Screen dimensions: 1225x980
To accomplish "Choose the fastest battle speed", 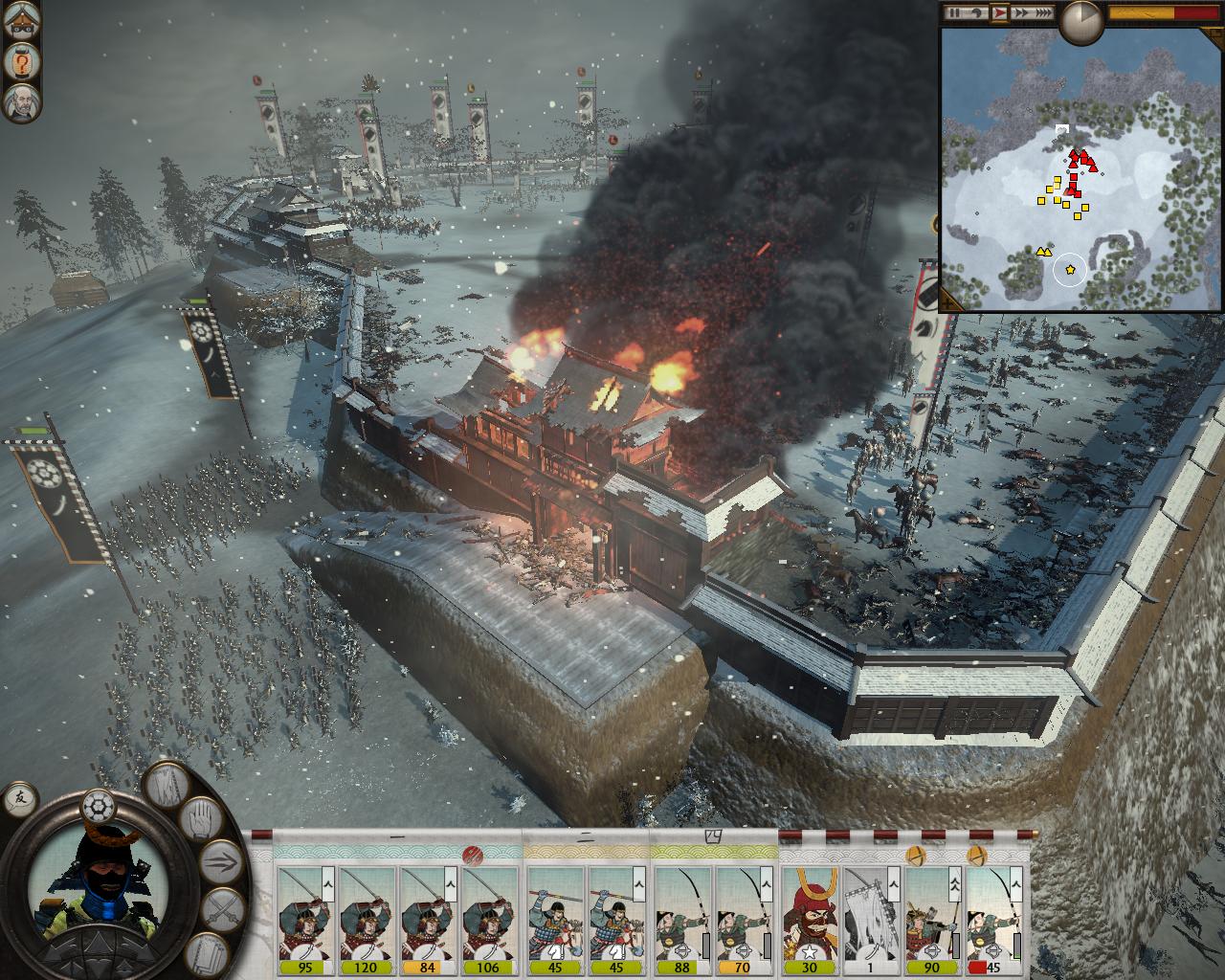I will click(1043, 13).
